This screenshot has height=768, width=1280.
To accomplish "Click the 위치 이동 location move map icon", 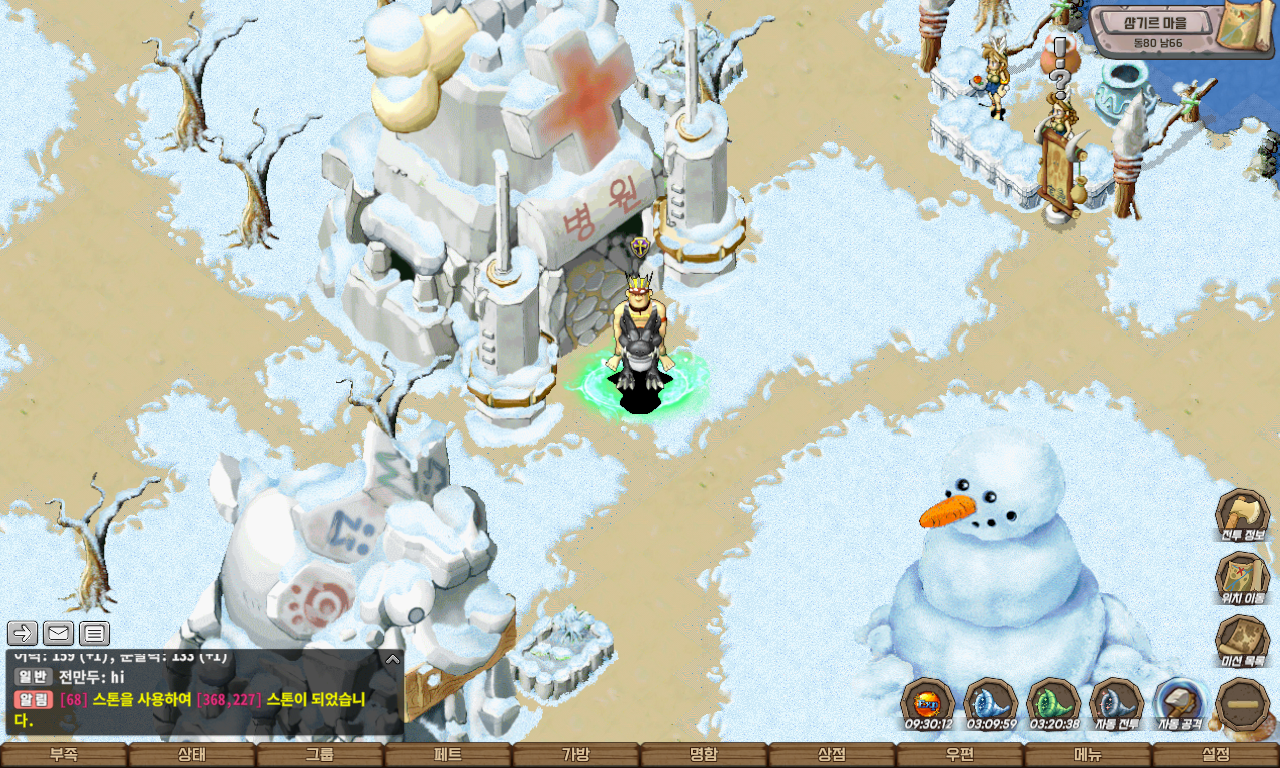I will point(1242,577).
